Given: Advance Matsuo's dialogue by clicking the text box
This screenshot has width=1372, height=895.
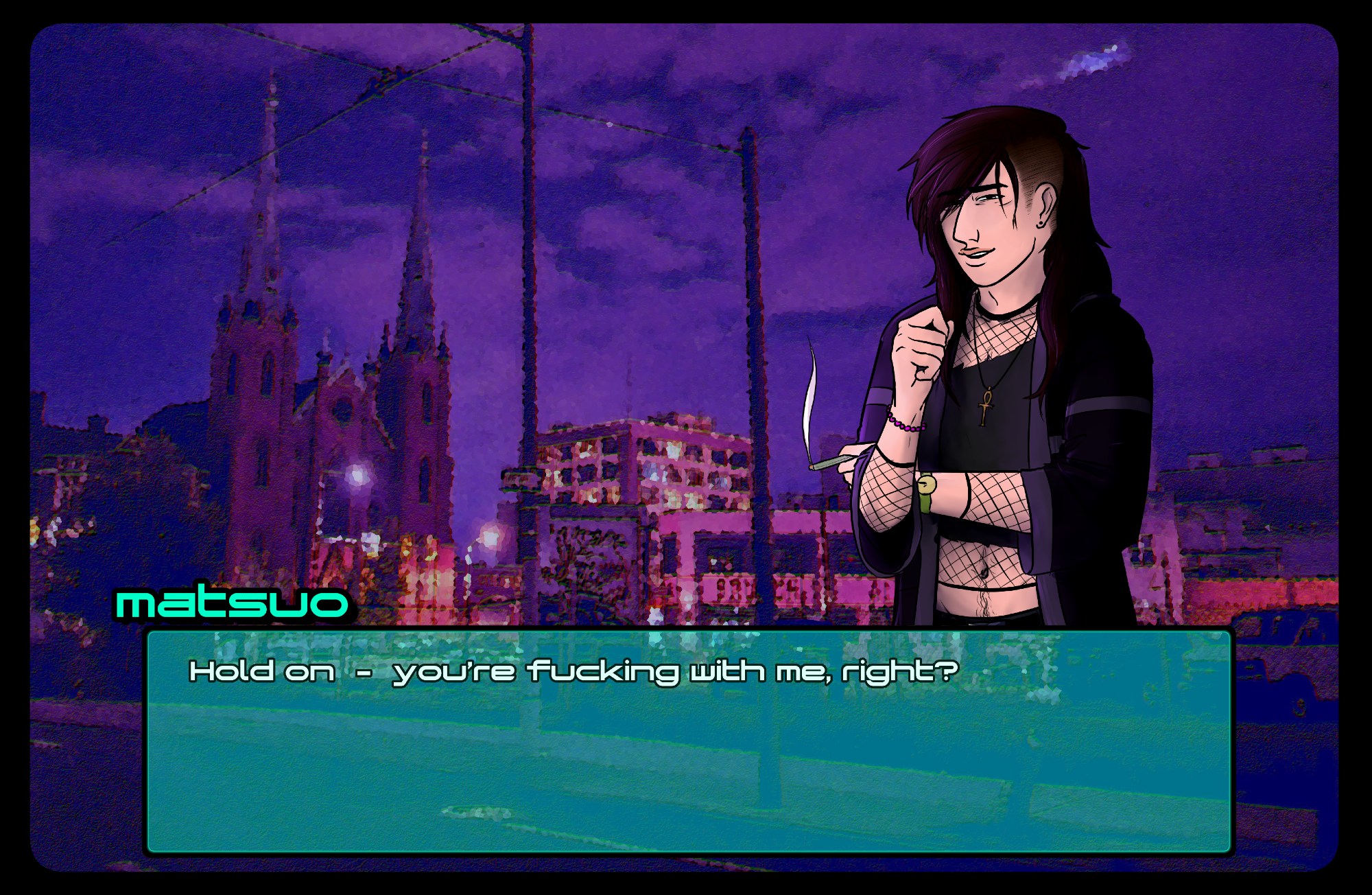Looking at the screenshot, I should [x=689, y=741].
